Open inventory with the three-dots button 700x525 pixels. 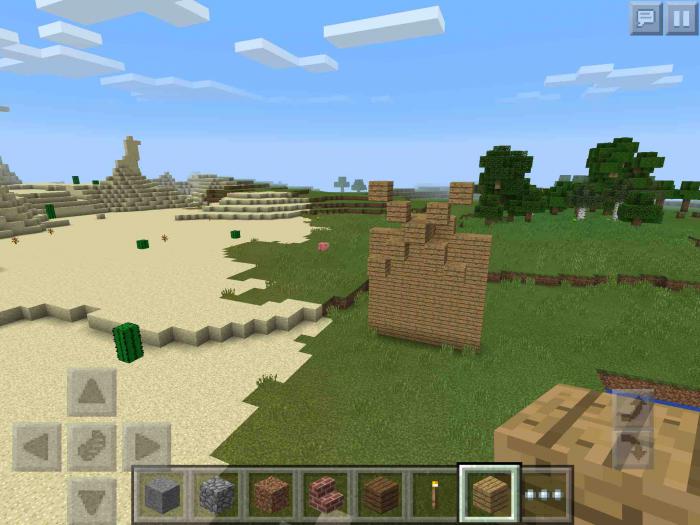click(x=545, y=494)
